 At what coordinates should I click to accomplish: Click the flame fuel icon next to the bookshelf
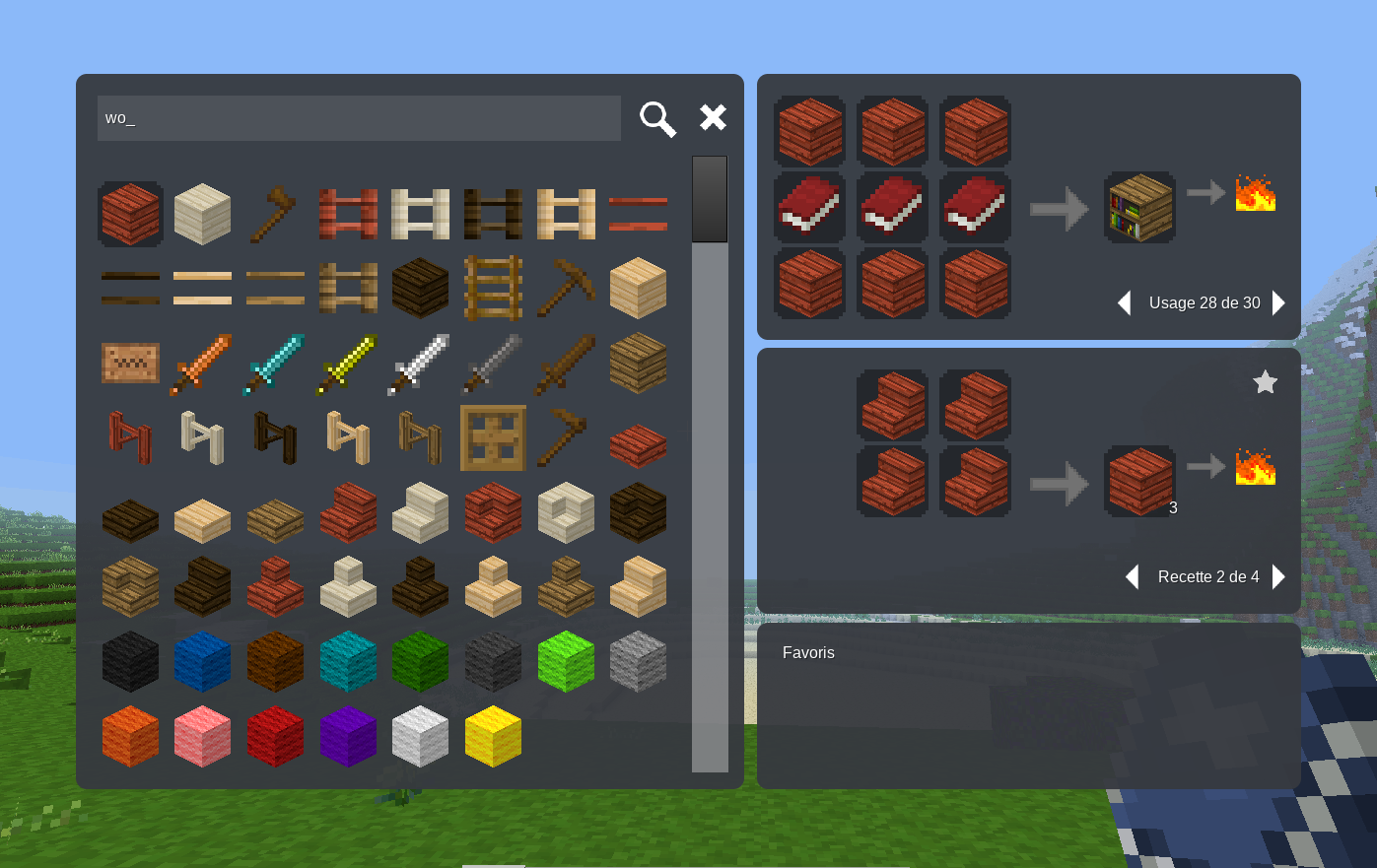point(1254,195)
